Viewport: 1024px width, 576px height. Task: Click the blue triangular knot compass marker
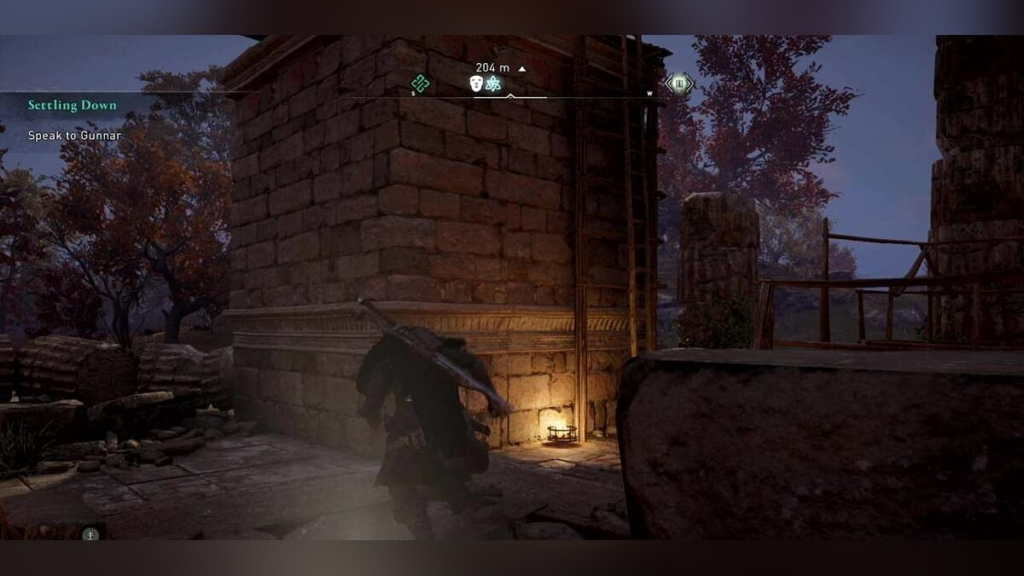(493, 84)
